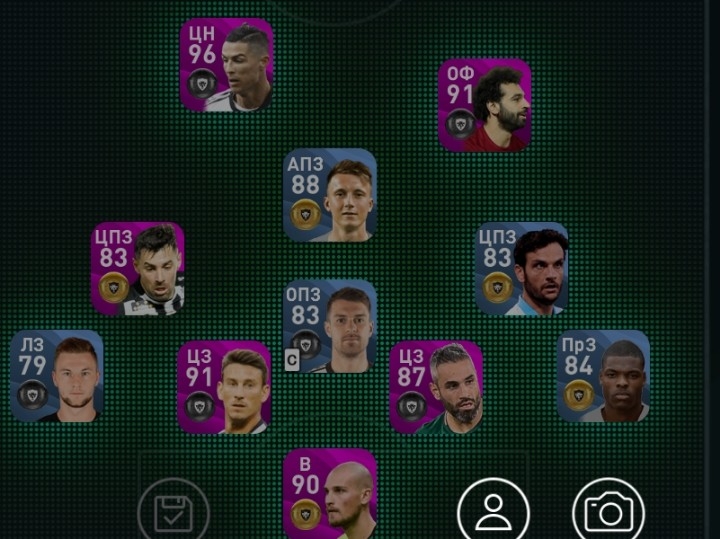The height and width of the screenshot is (539, 720).
Task: Select the ЦН 96 striker card
Action: tap(226, 65)
